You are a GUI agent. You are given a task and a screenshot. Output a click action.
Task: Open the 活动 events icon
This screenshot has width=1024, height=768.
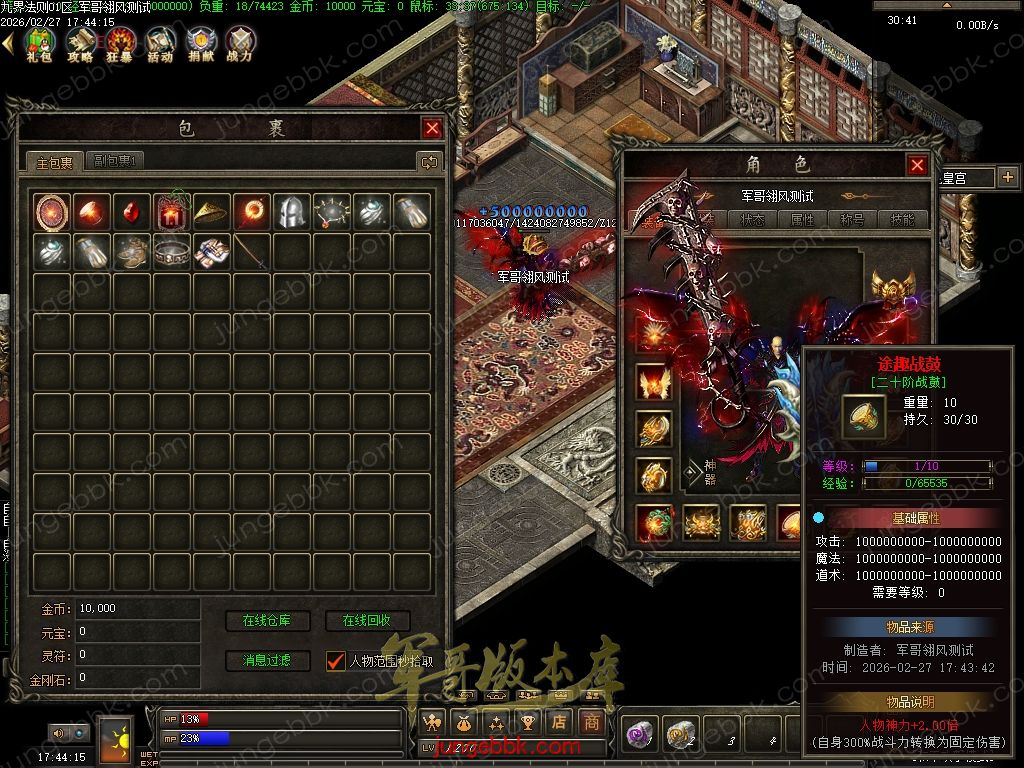click(160, 42)
